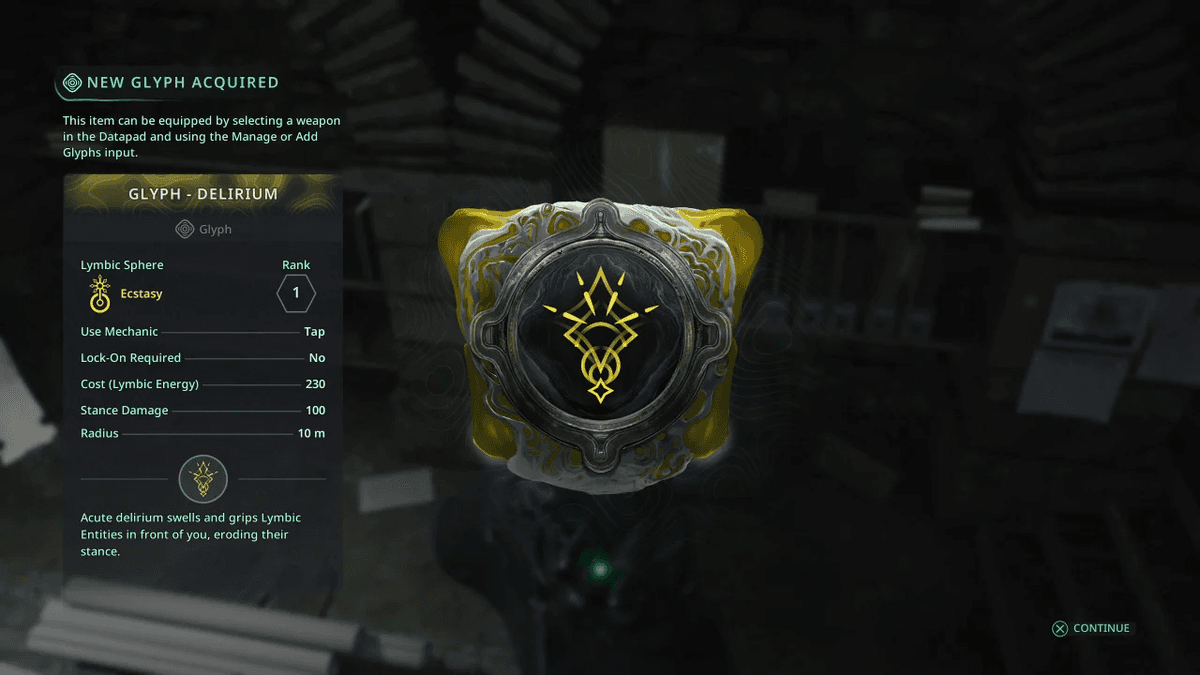Select the Delirium glyph description icon

[x=203, y=478]
